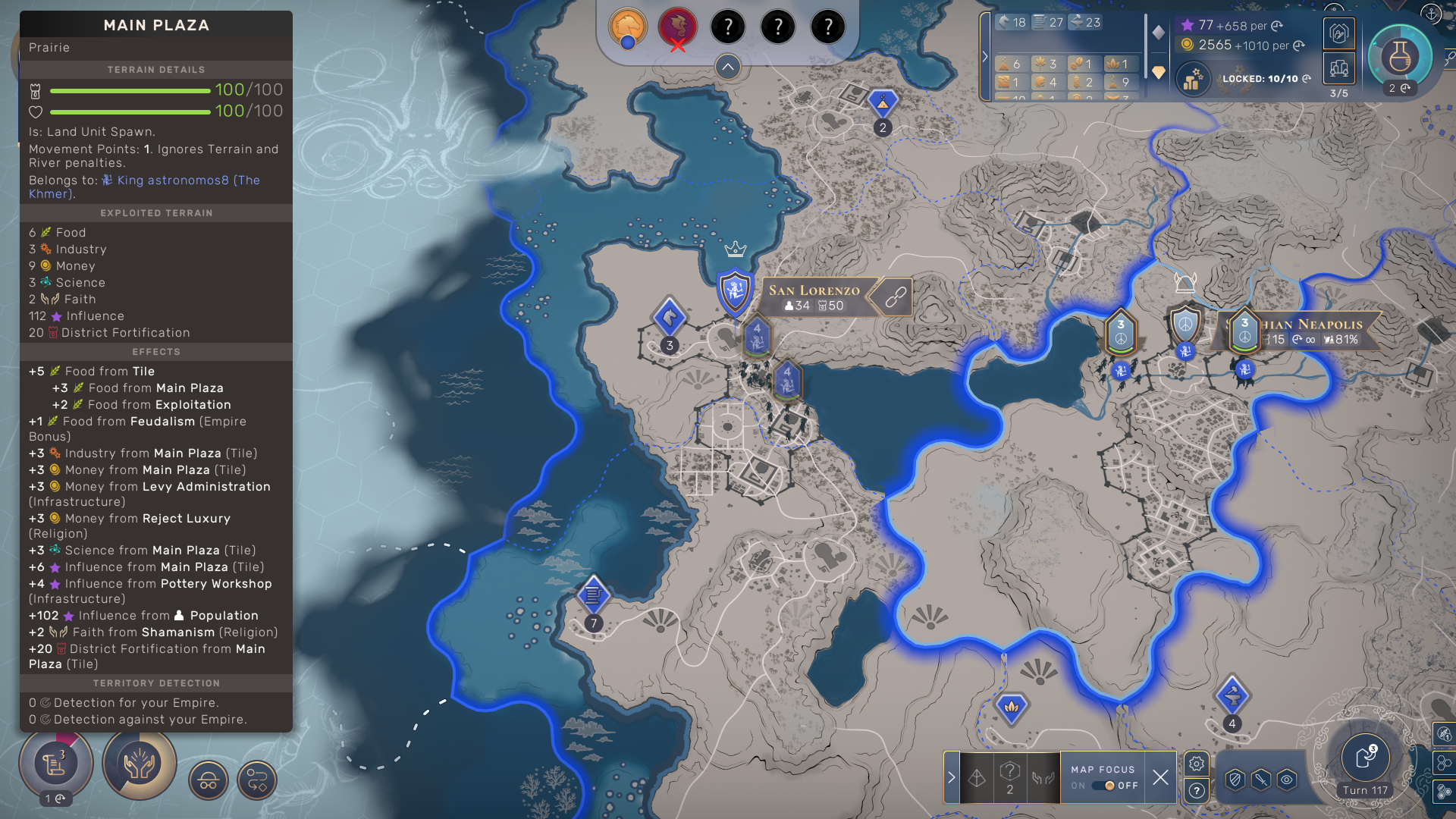The height and width of the screenshot is (819, 1456).
Task: Click the chain link icon beside San Lorenzo
Action: [896, 297]
